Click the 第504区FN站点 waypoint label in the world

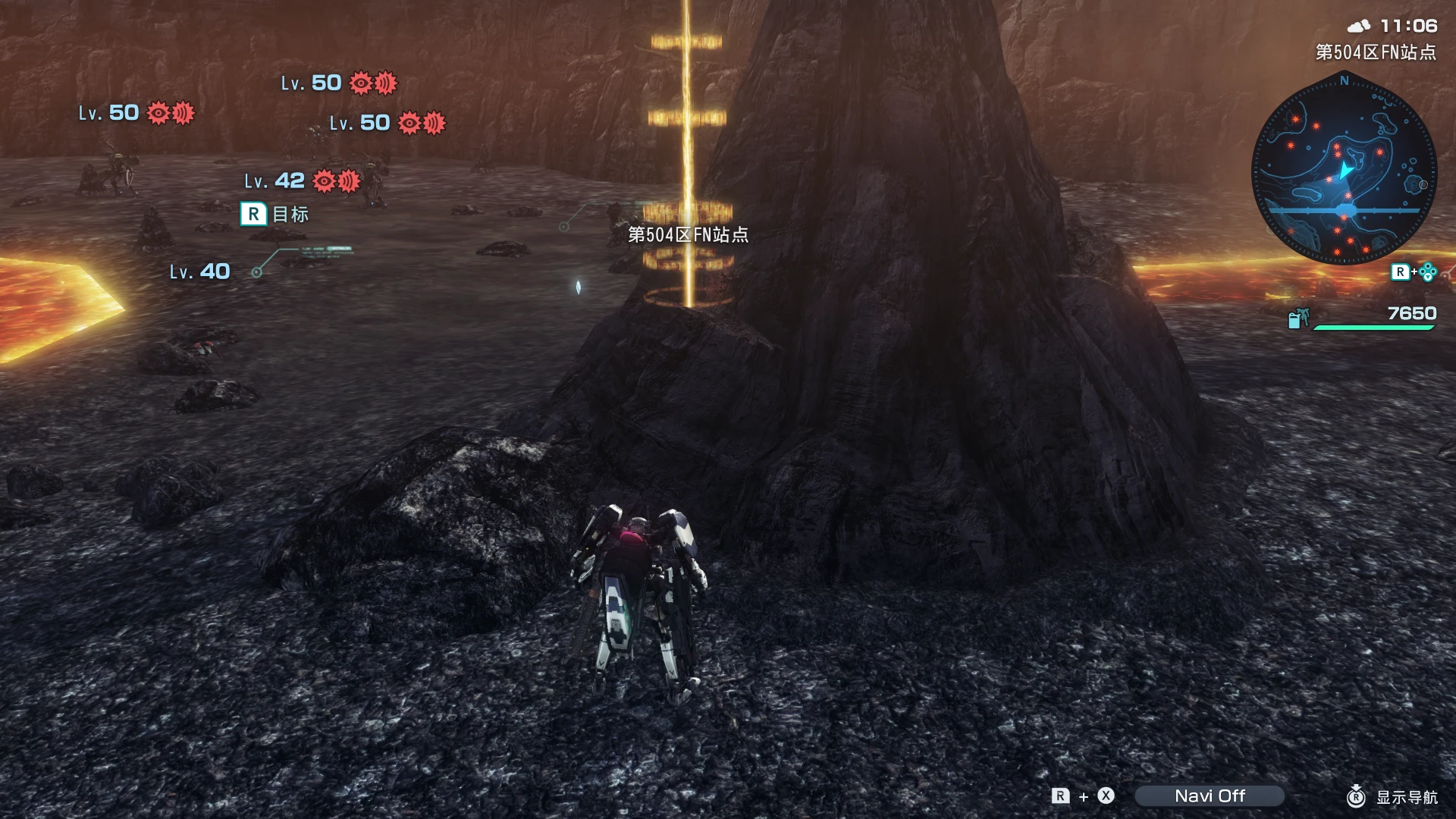tap(686, 235)
